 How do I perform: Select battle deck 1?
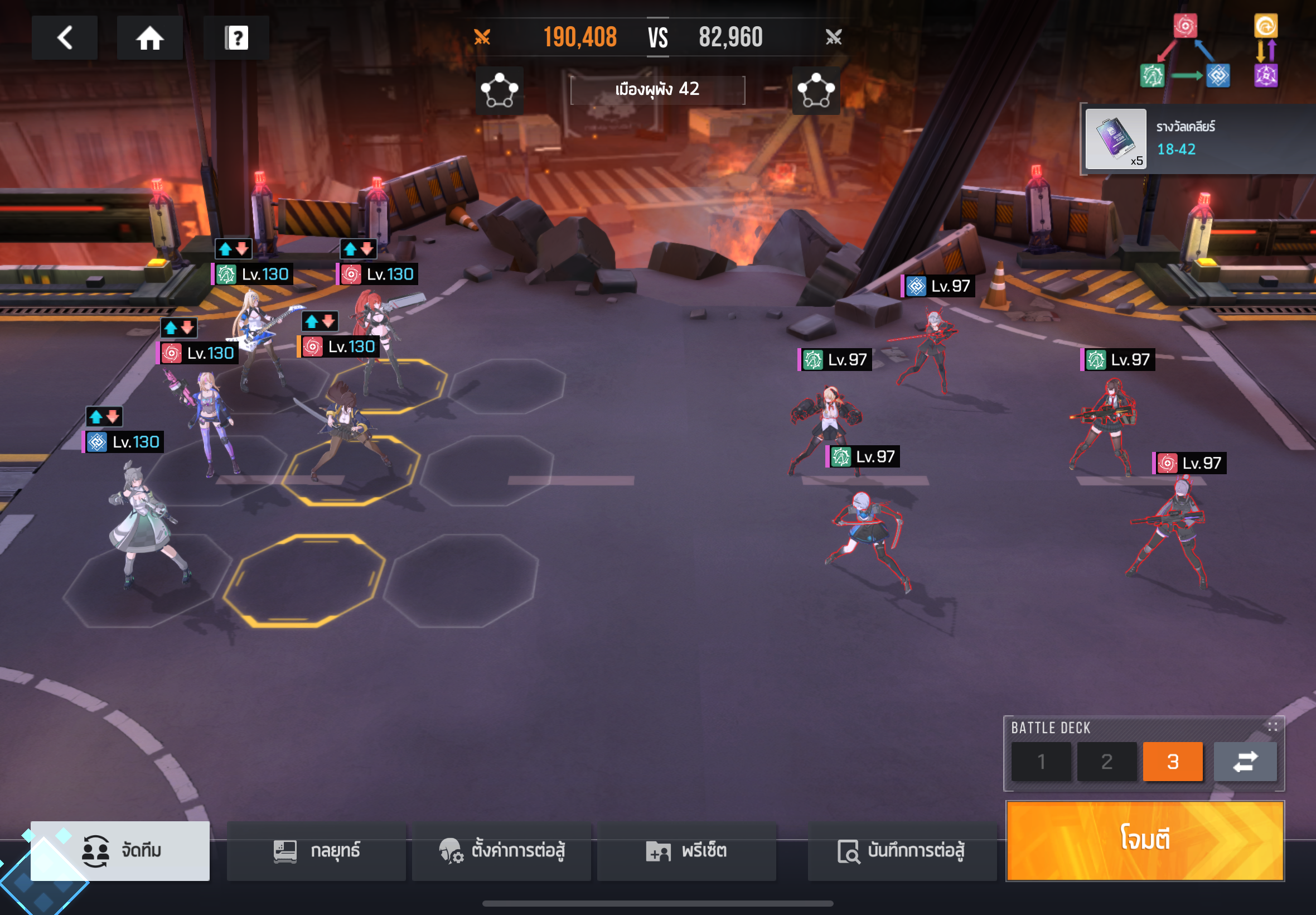[x=1041, y=762]
